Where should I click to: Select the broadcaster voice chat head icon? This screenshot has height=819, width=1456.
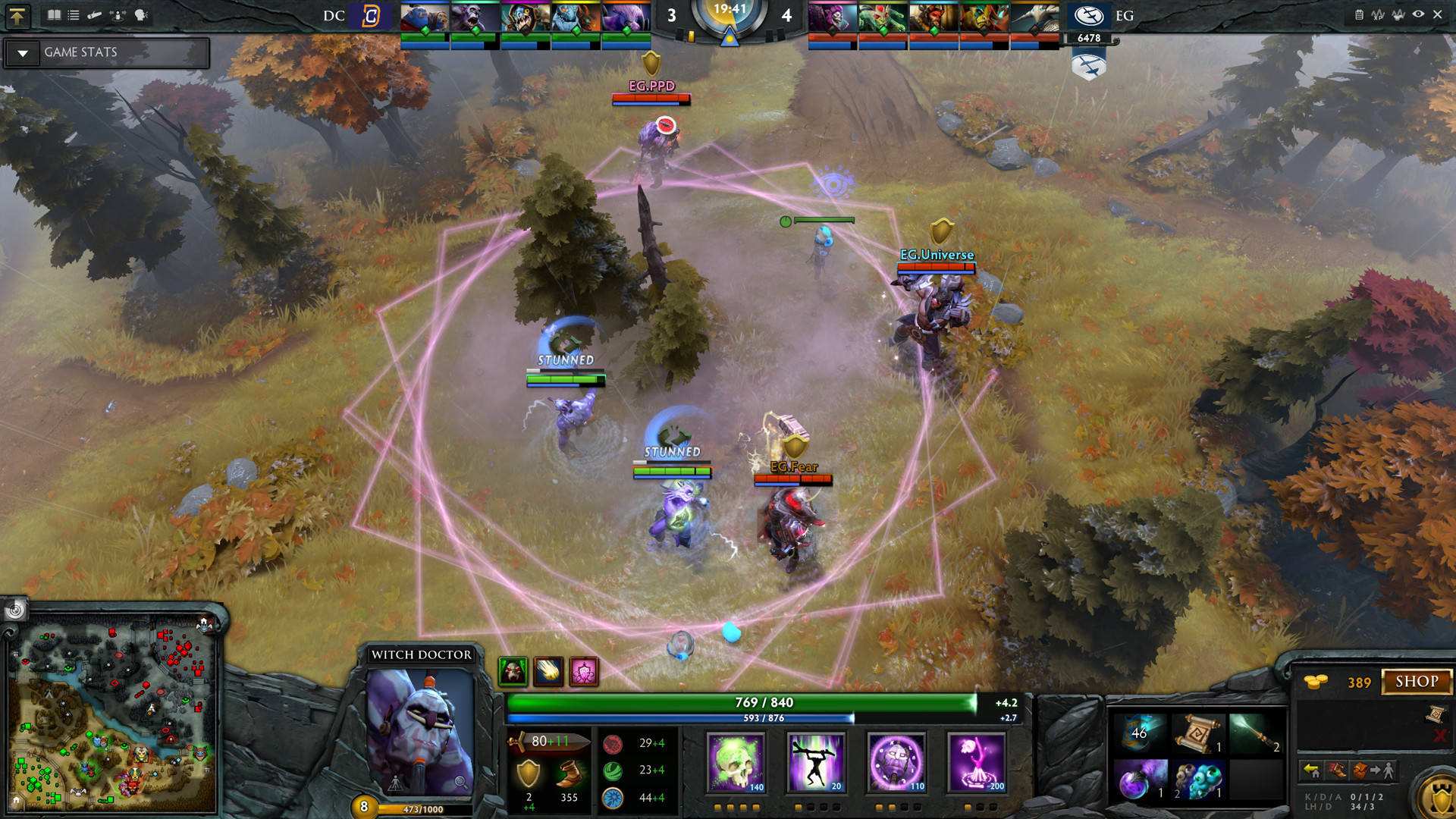click(x=141, y=14)
